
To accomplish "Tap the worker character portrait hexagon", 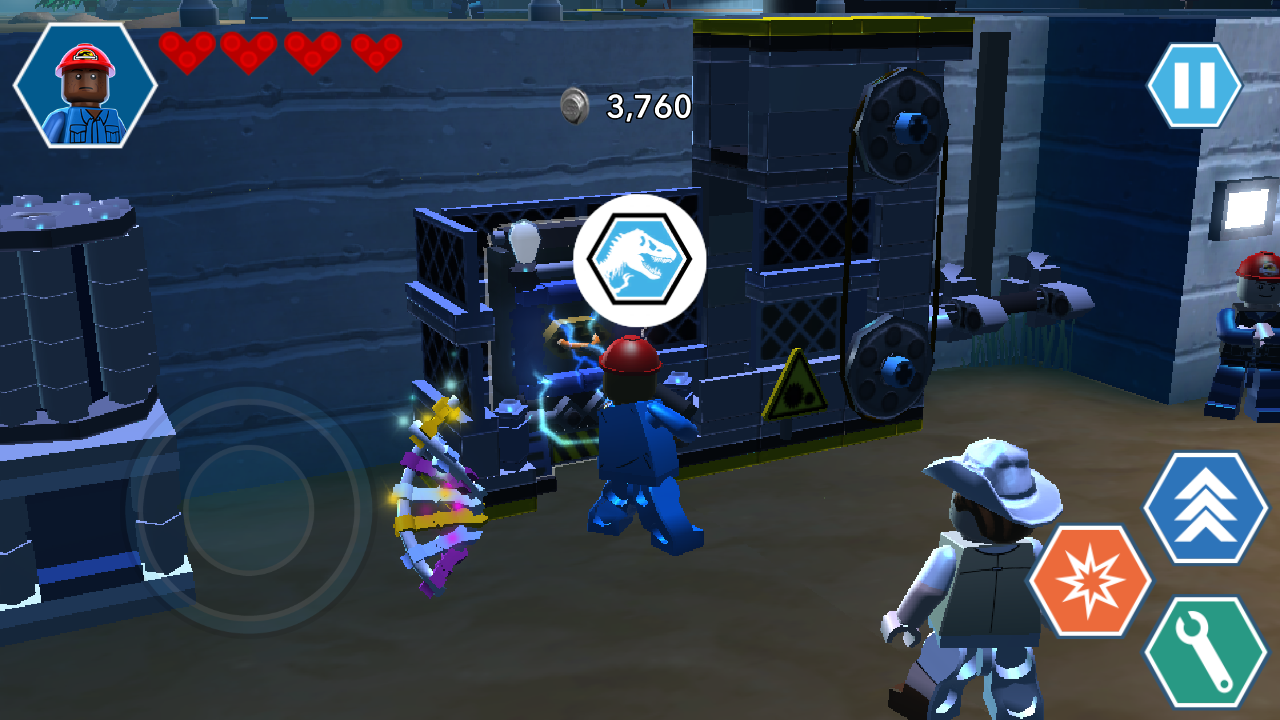I will tap(85, 85).
